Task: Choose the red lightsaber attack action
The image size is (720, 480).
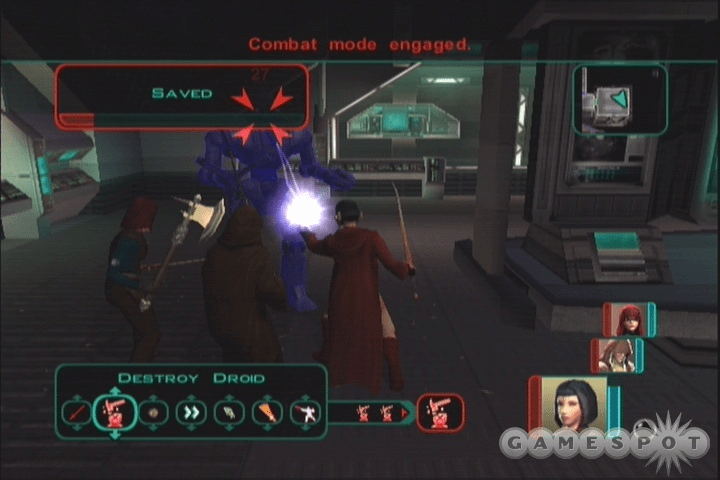Action: pos(75,412)
